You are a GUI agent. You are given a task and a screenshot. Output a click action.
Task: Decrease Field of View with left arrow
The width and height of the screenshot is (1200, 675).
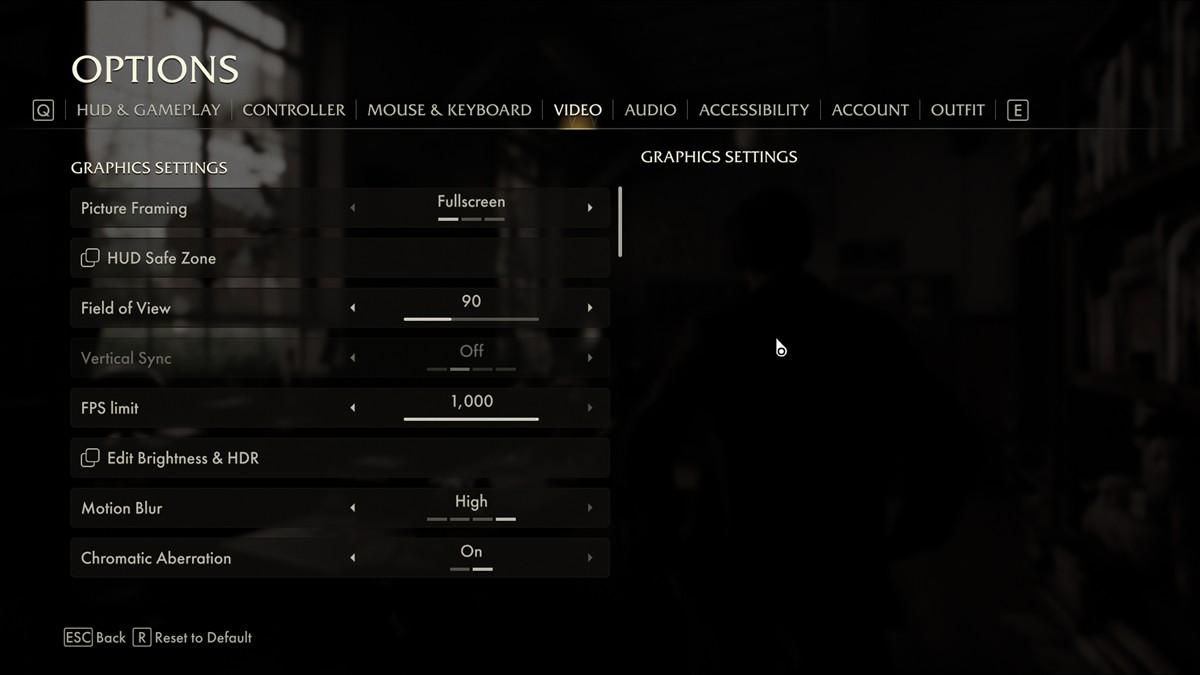click(352, 308)
